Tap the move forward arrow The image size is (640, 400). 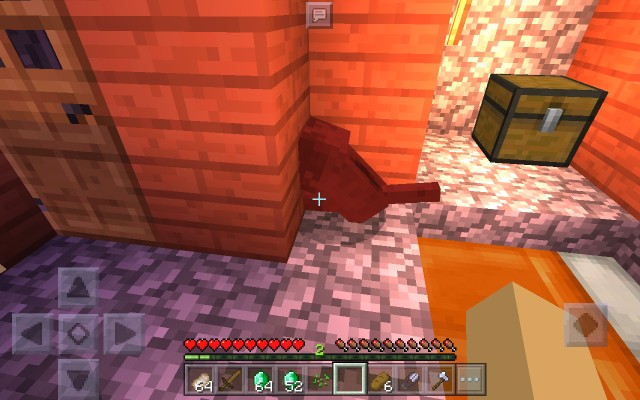[x=79, y=290]
